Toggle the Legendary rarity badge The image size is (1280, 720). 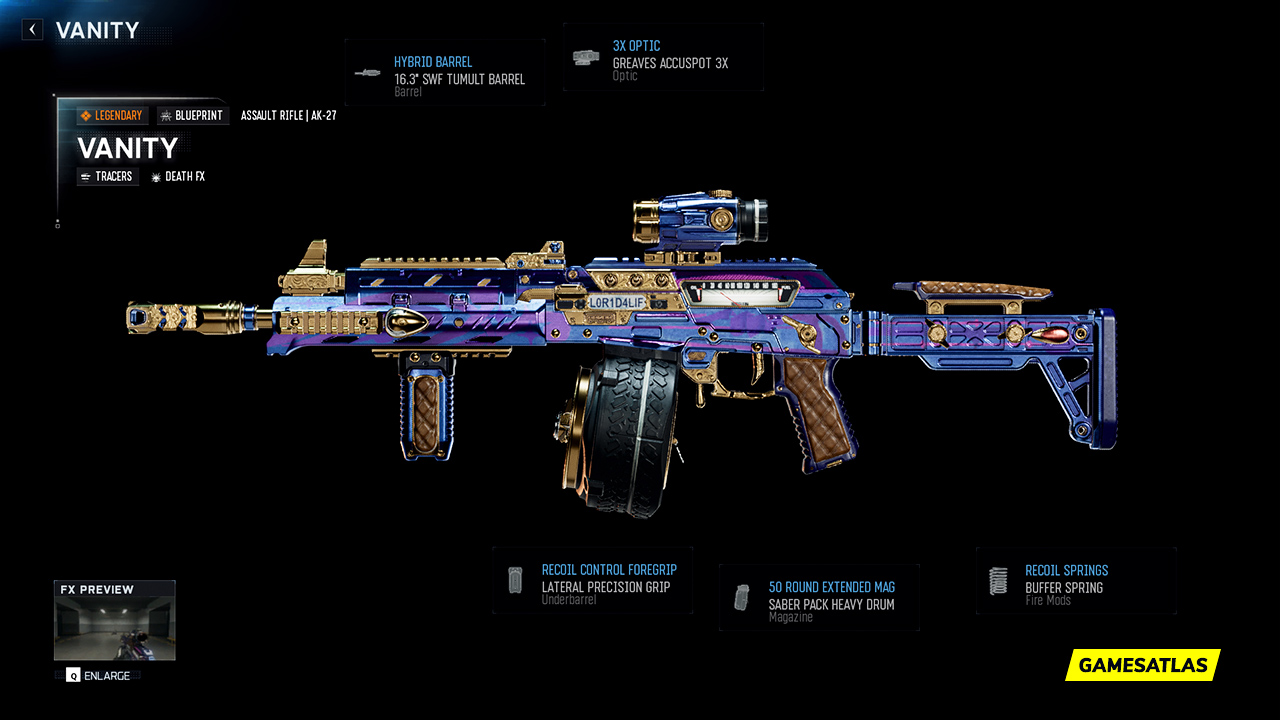(112, 115)
